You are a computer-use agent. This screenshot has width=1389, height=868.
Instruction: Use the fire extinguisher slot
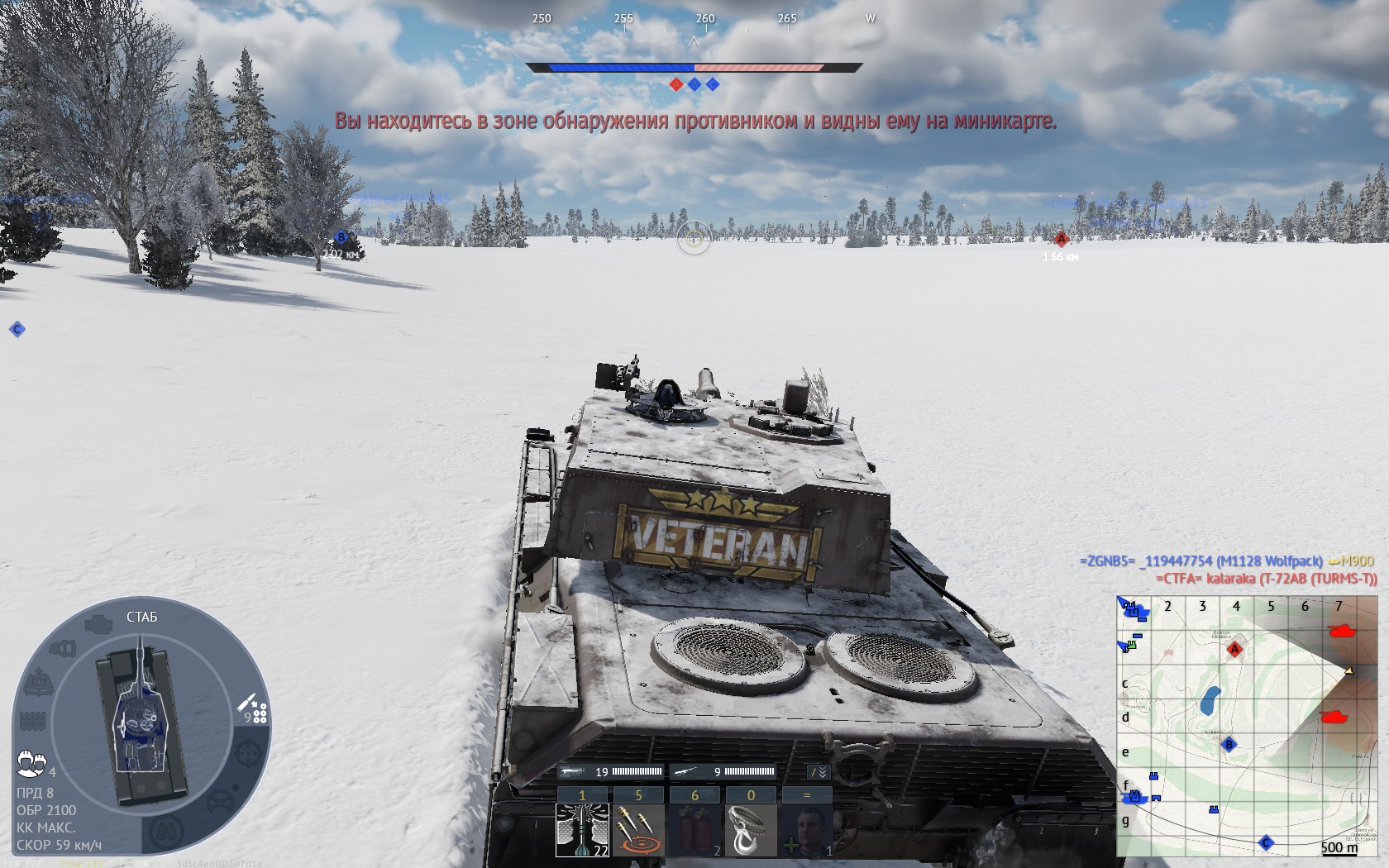pyautogui.click(x=694, y=830)
